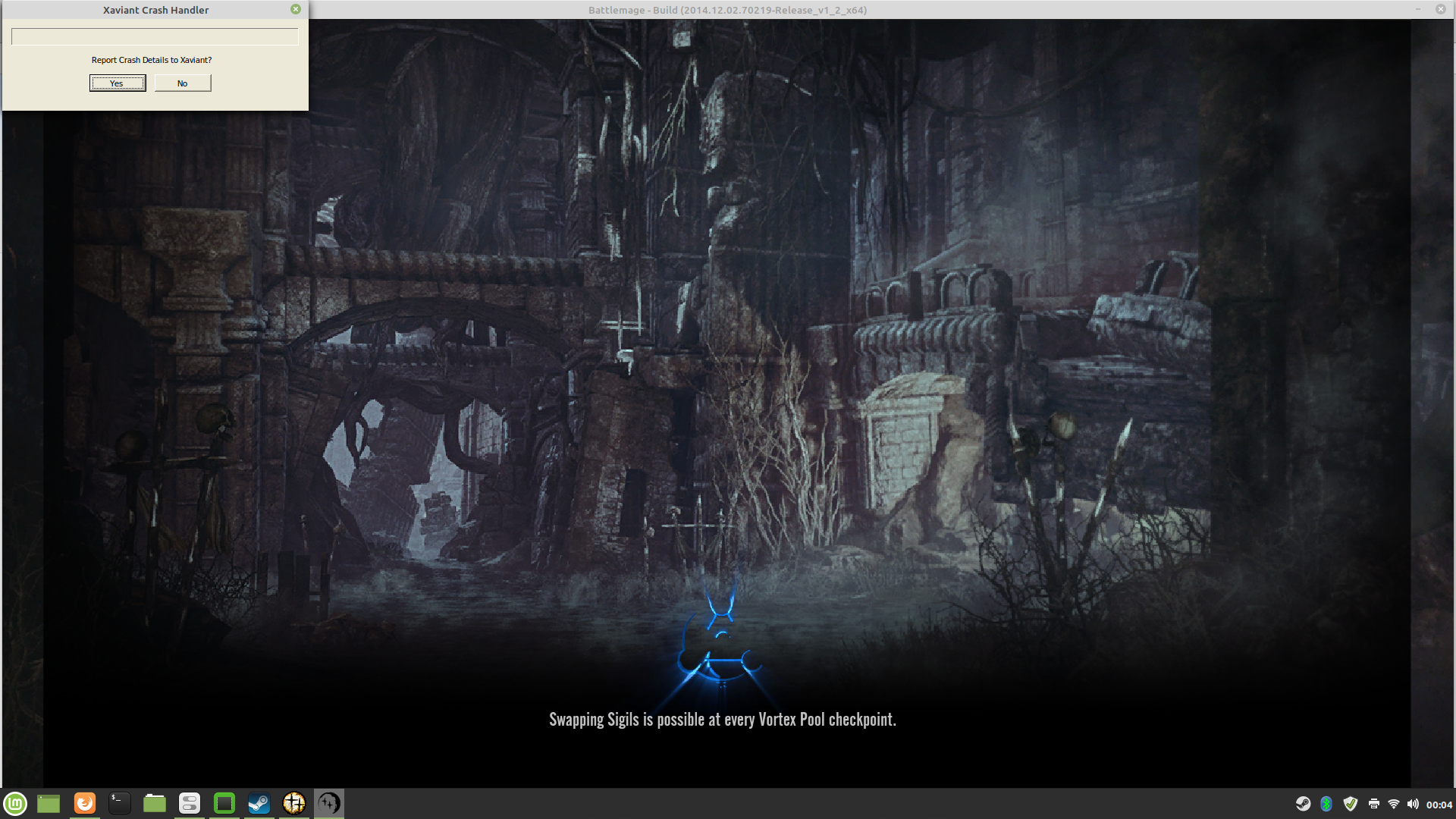Click the crash details text field
The image size is (1456, 819).
click(154, 36)
